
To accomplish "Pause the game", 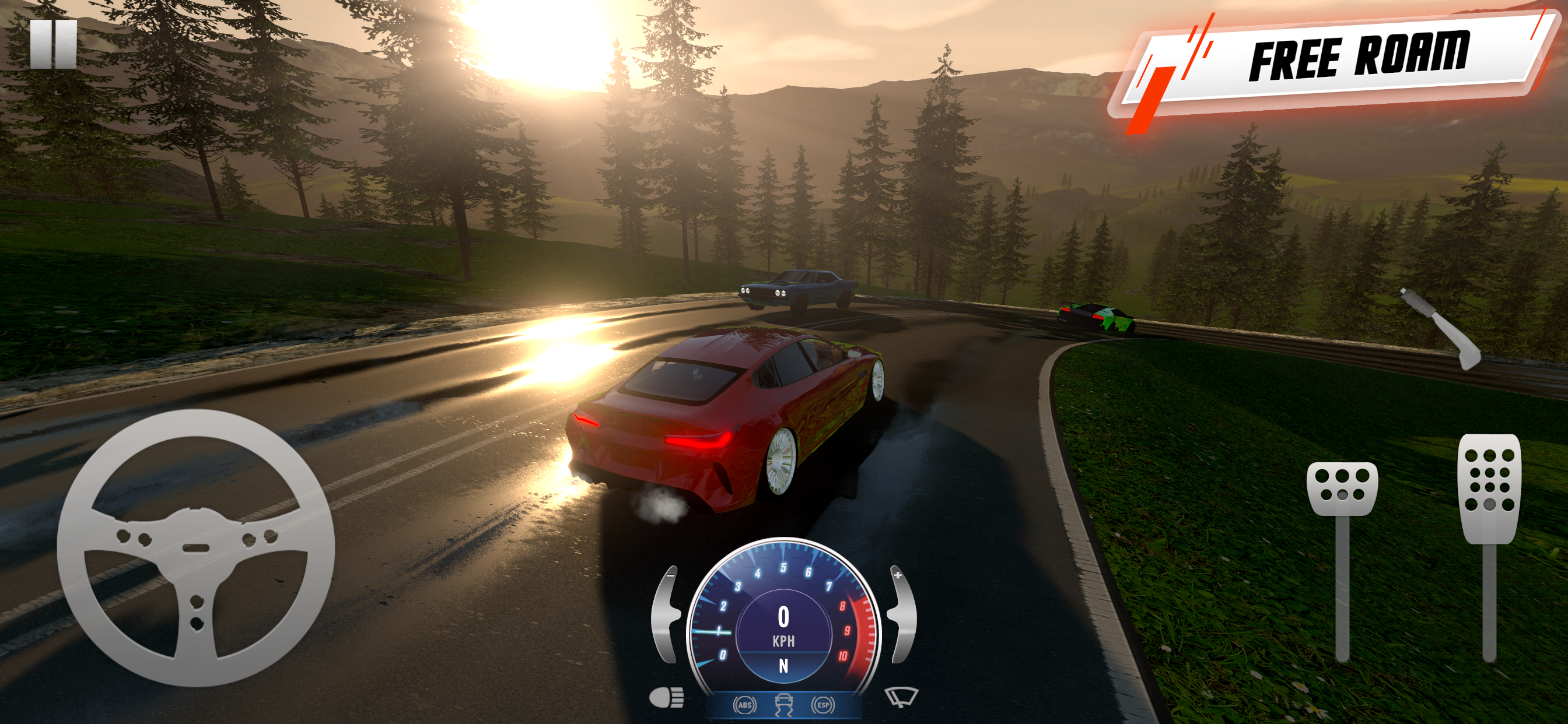I will pos(54,44).
